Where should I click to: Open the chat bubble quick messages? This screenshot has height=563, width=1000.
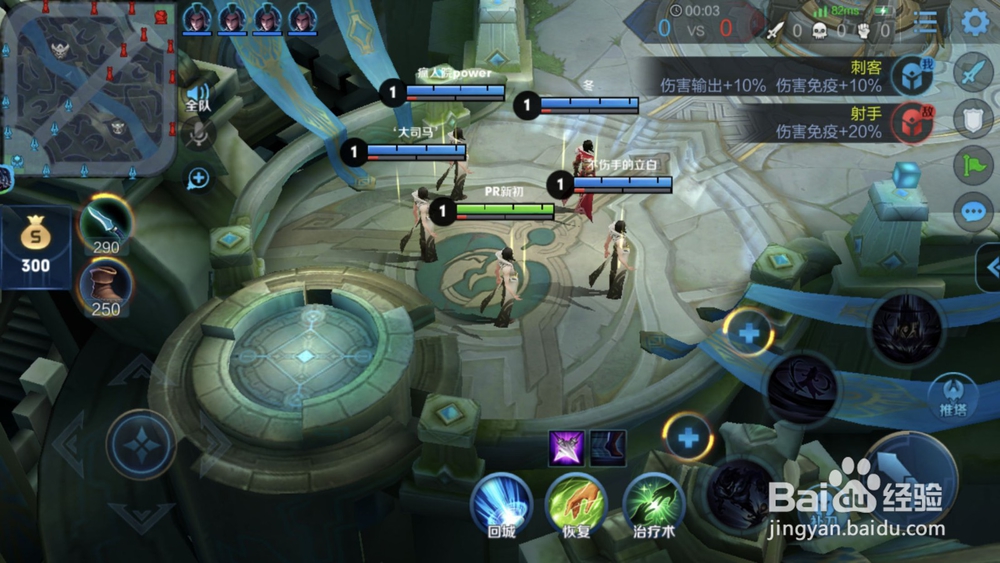973,212
